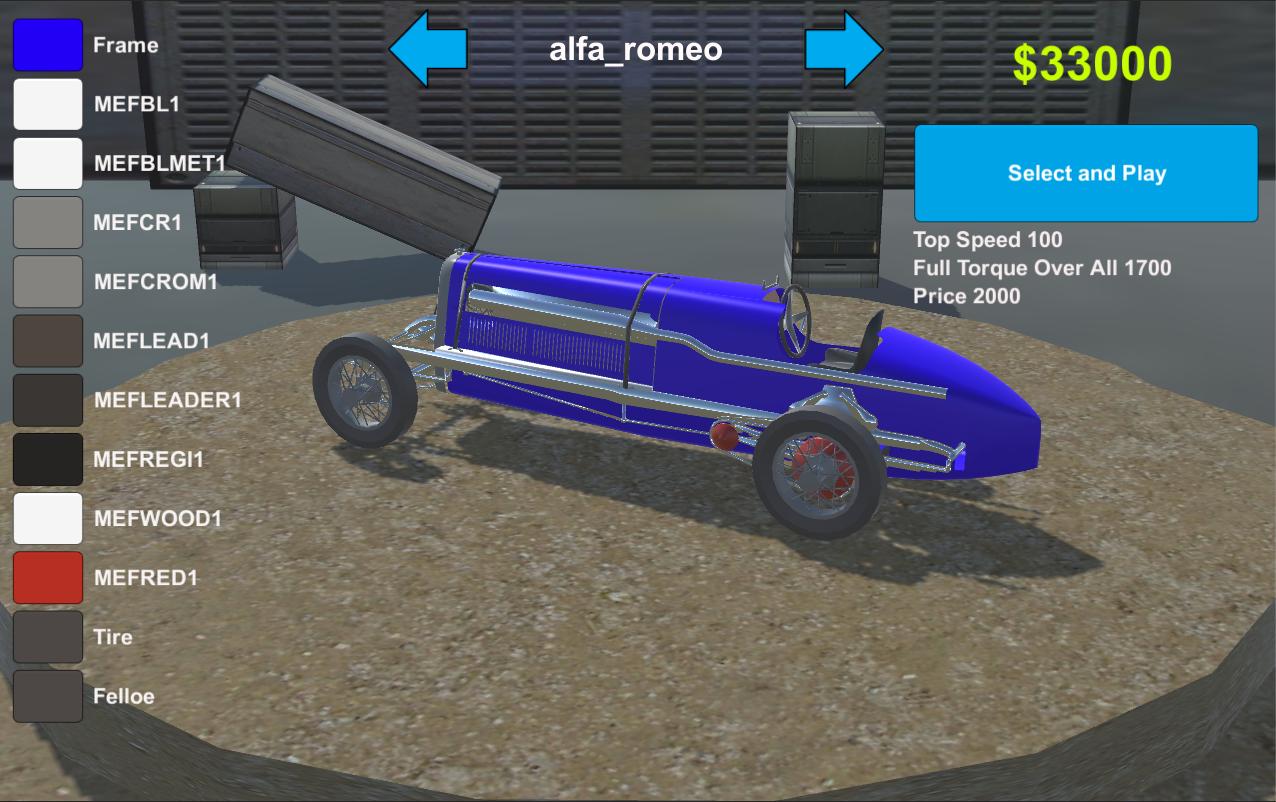The width and height of the screenshot is (1276, 802).
Task: Click the Select and Play button
Action: coord(1086,173)
